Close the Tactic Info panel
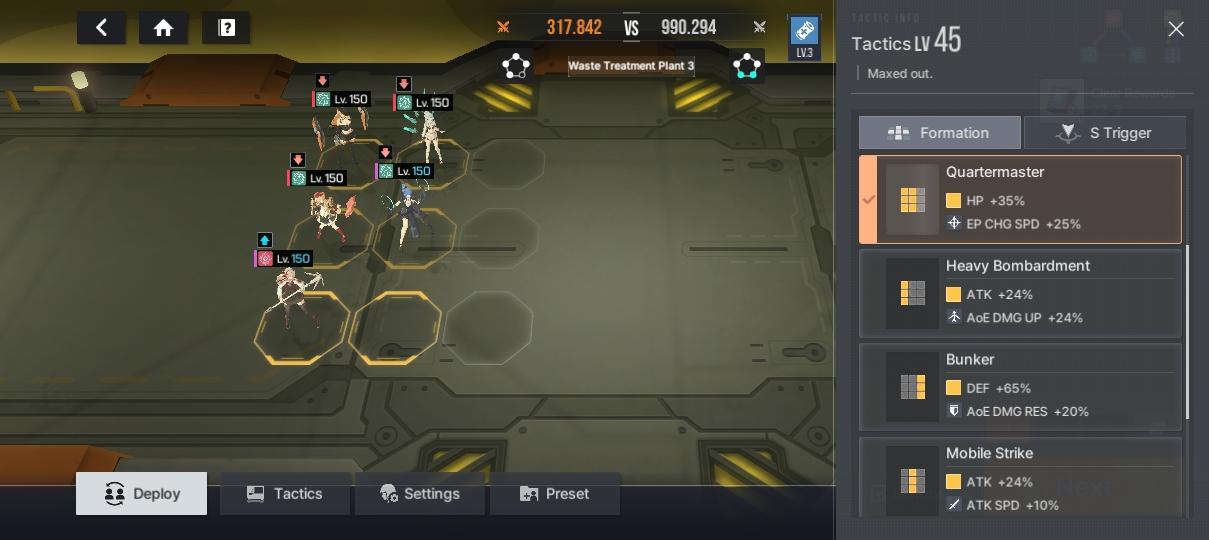Viewport: 1209px width, 540px height. (x=1176, y=29)
